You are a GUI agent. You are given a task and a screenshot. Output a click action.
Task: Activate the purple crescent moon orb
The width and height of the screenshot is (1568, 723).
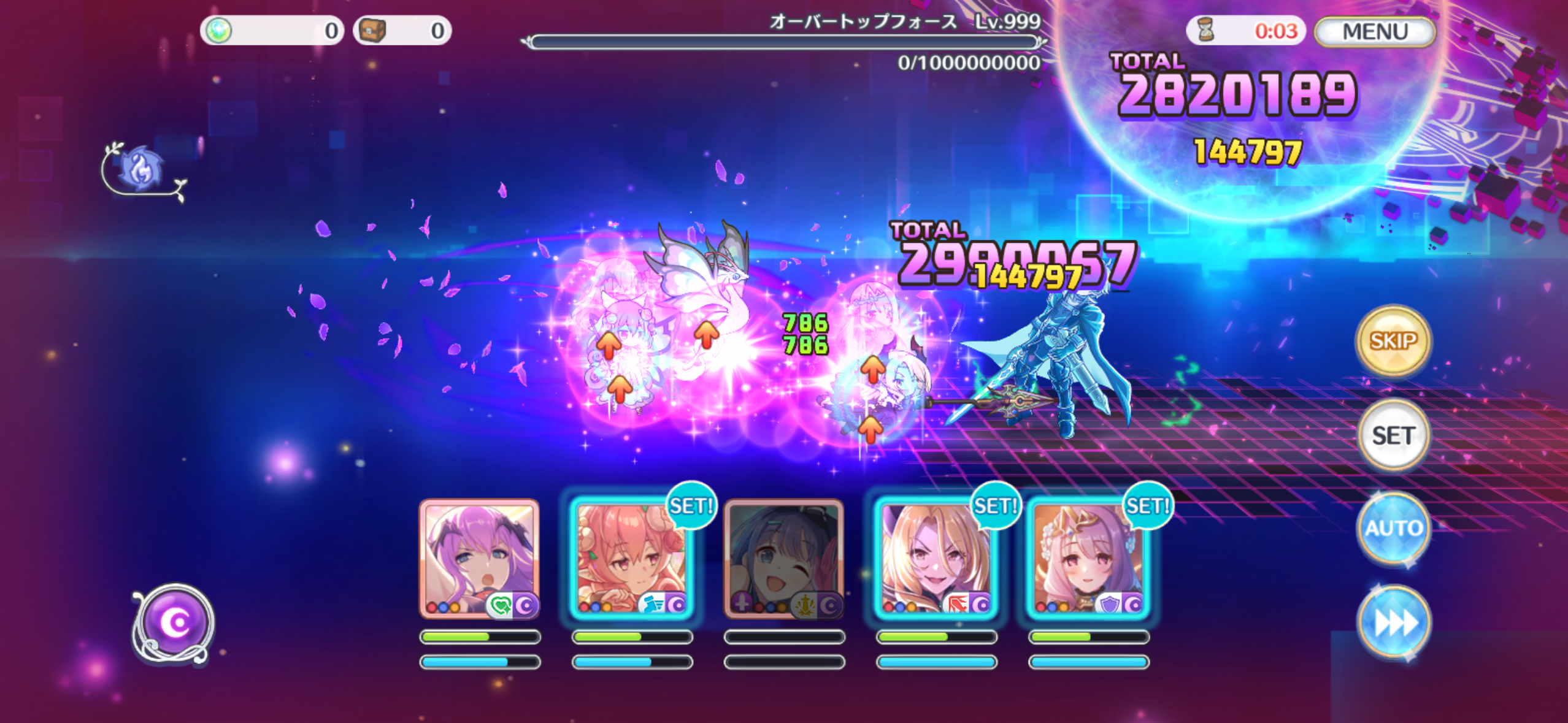pyautogui.click(x=174, y=623)
